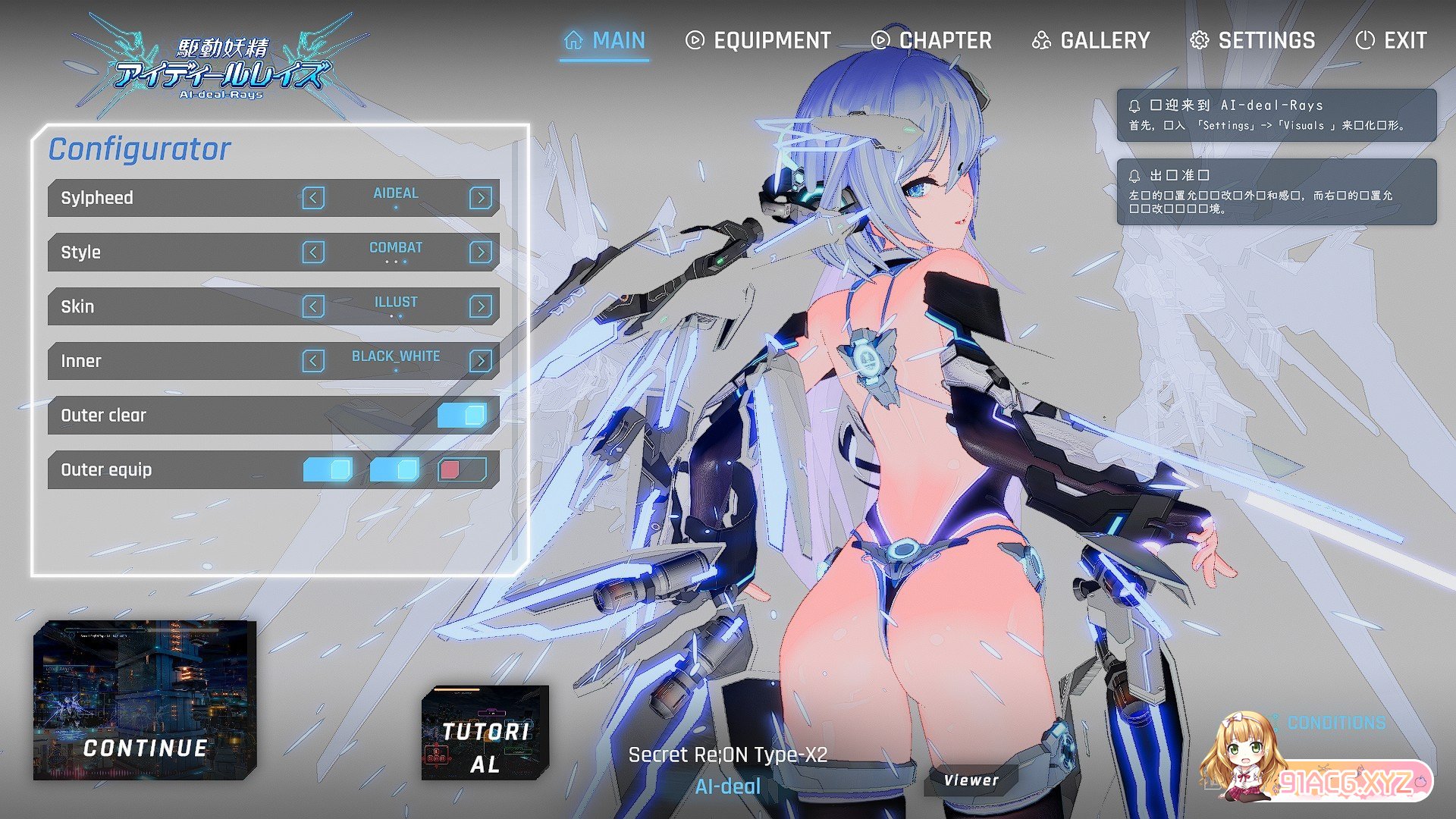Viewport: 1456px width, 819px height.
Task: Go back to previous Style option
Action: tap(313, 253)
